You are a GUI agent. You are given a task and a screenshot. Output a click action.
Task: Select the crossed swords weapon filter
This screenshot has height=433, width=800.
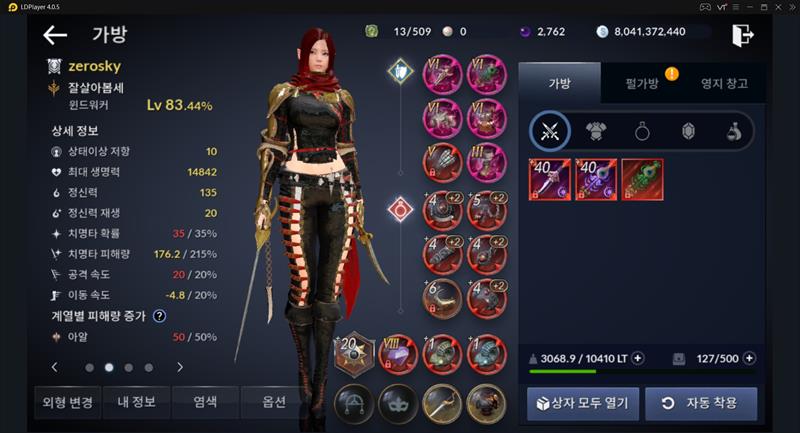[x=550, y=131]
